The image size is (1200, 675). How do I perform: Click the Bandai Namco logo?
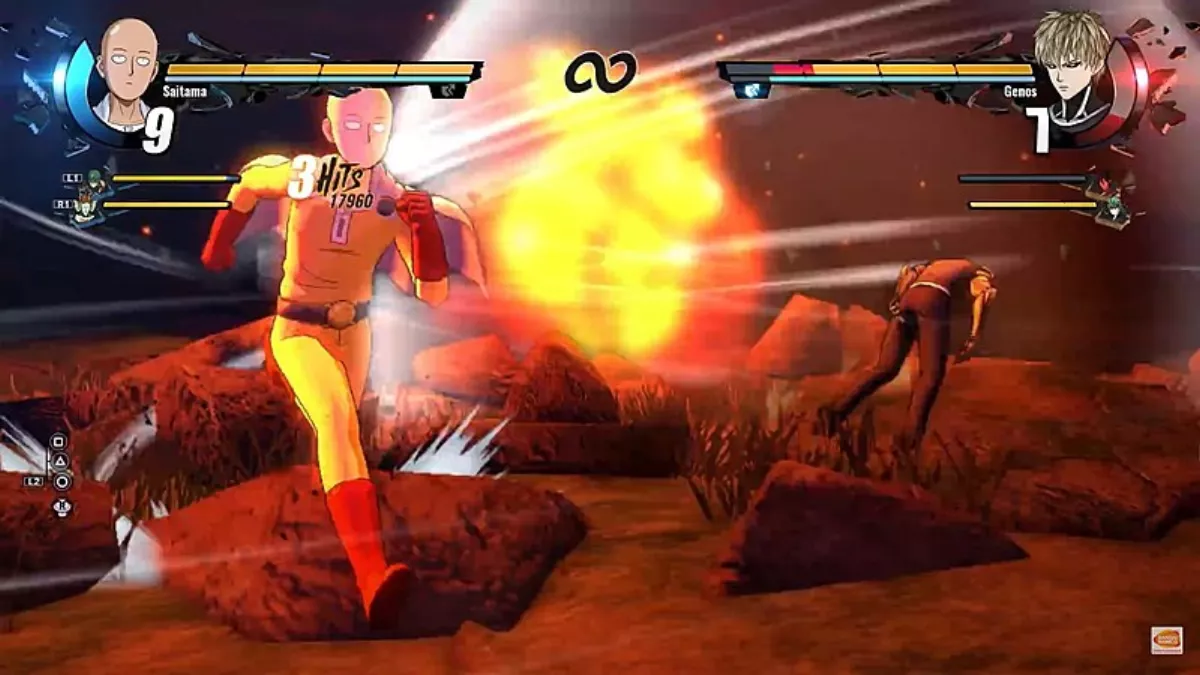pyautogui.click(x=1166, y=640)
